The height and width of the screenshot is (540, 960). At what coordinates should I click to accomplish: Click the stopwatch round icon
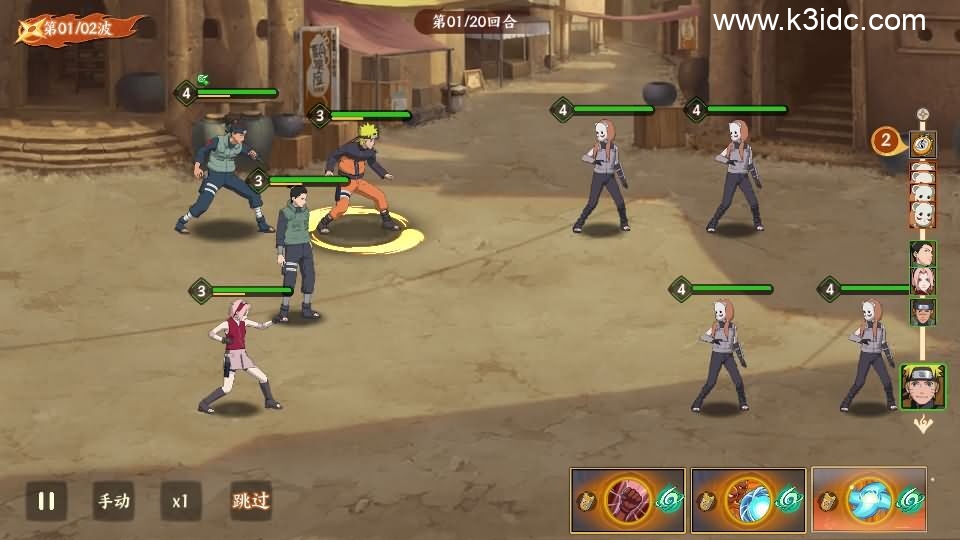(x=923, y=144)
